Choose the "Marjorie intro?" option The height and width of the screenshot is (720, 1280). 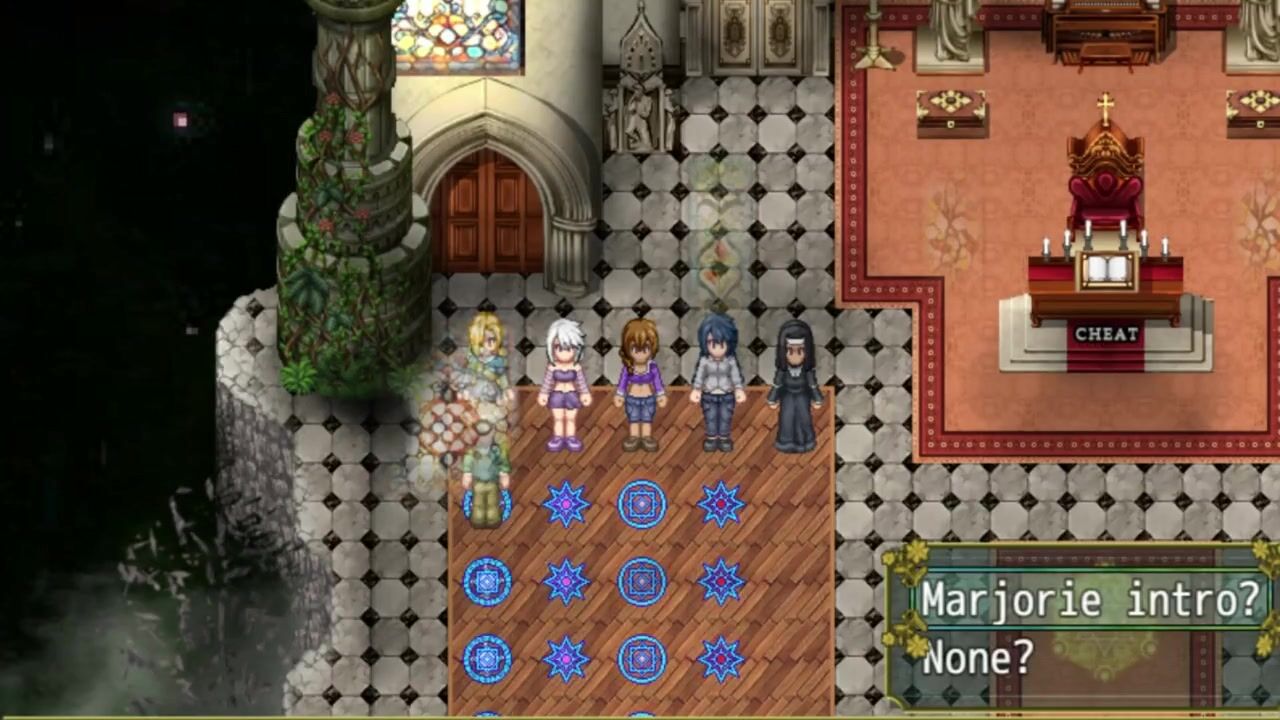click(x=1088, y=600)
